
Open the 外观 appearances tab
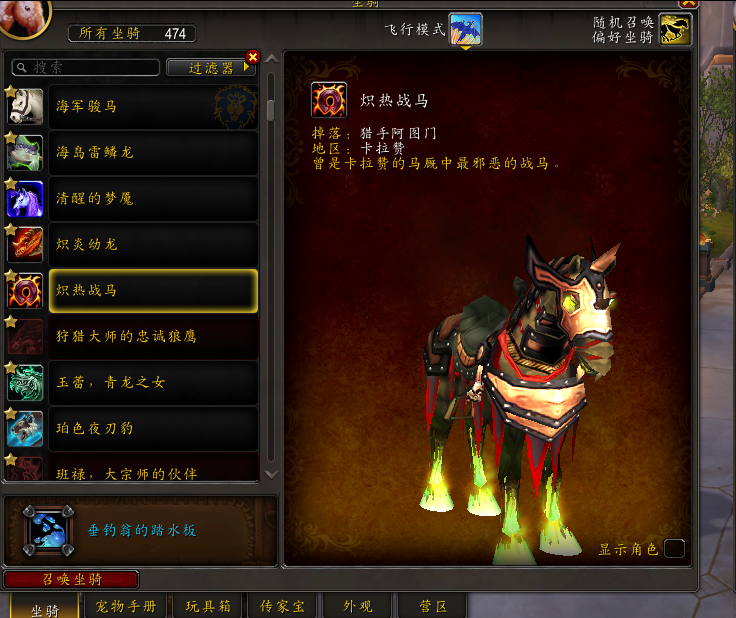357,606
